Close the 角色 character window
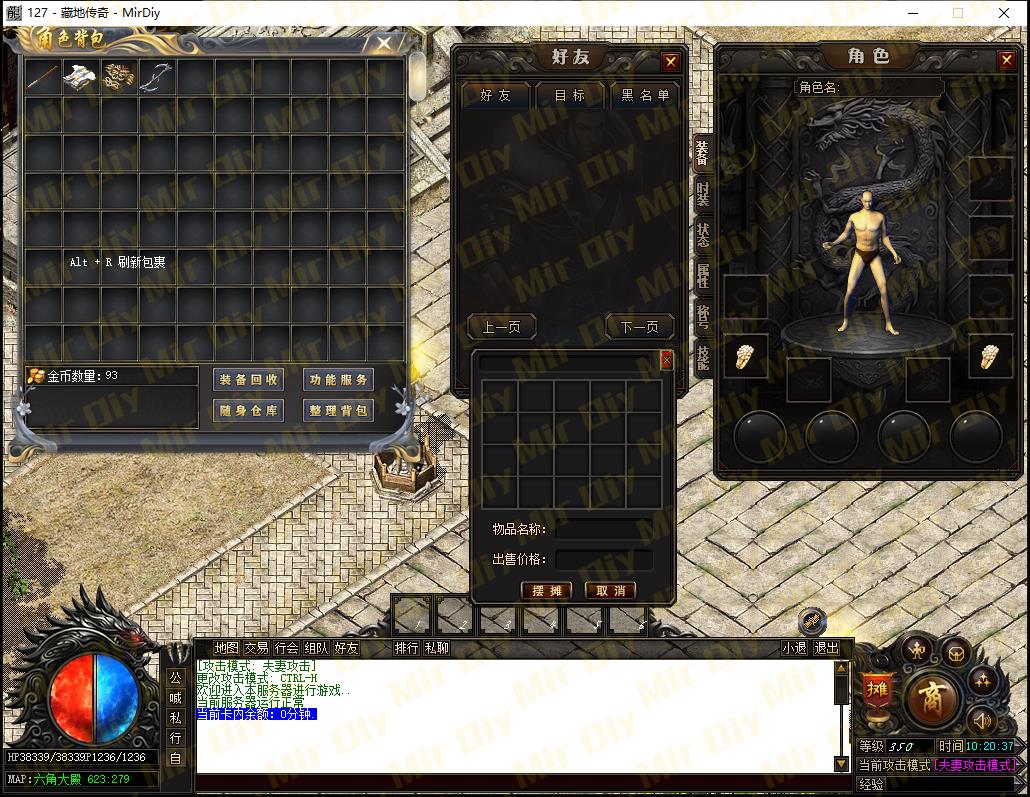 (x=1006, y=61)
